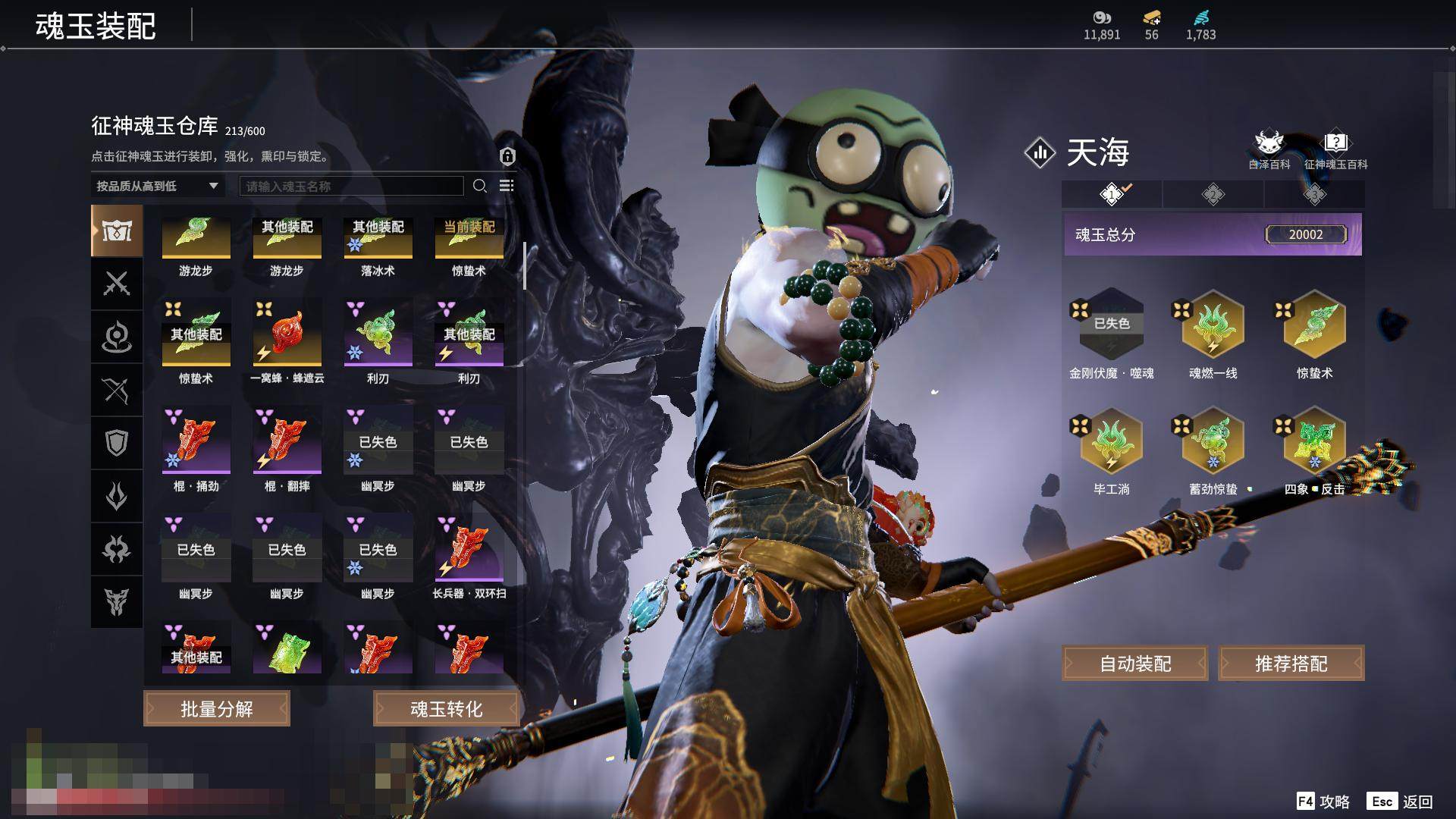Select the 棍·捅劲 soul jade
Viewport: 1456px width, 819px height.
pyautogui.click(x=196, y=442)
